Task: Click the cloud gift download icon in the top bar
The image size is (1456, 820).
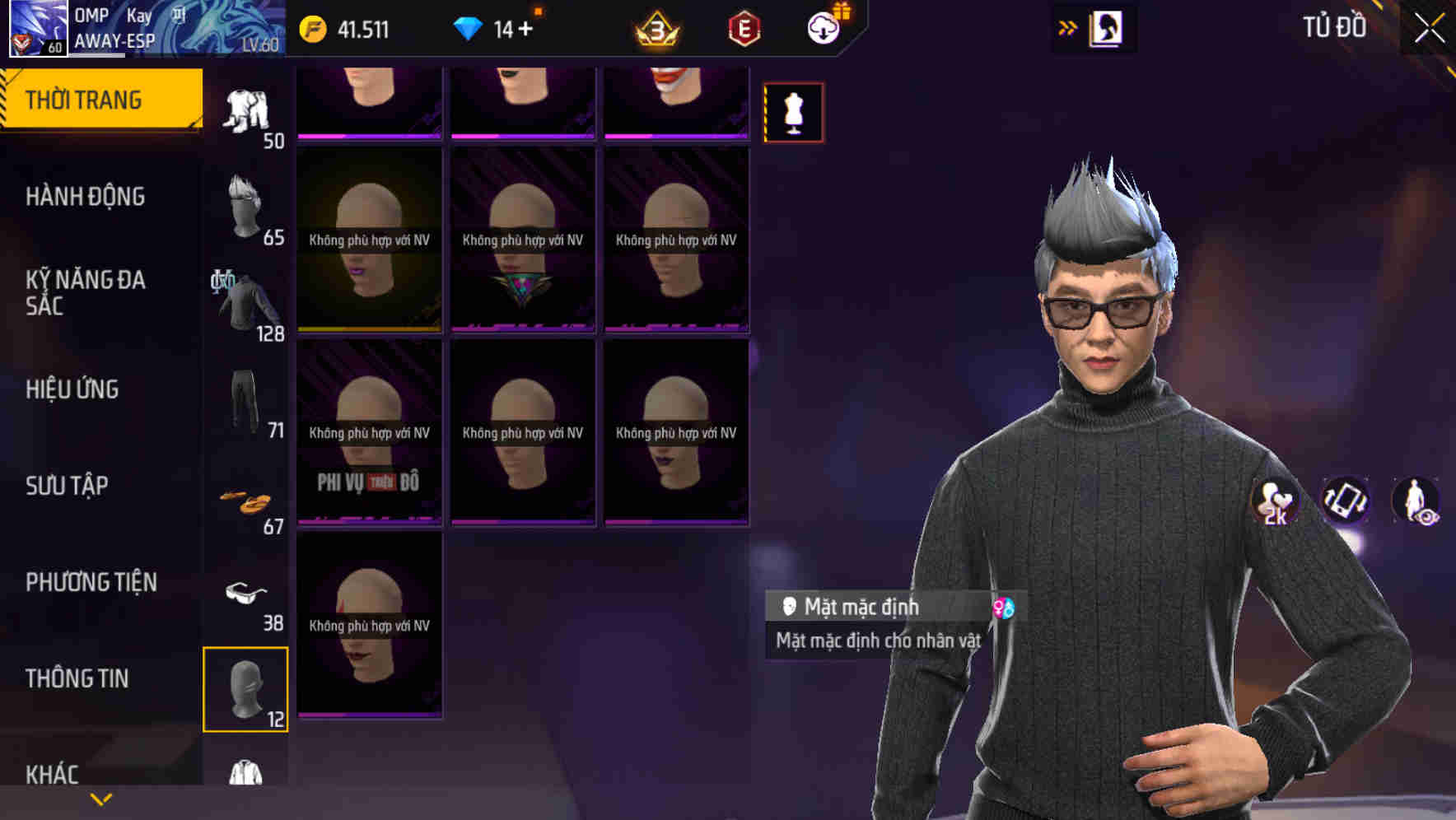Action: (x=824, y=27)
